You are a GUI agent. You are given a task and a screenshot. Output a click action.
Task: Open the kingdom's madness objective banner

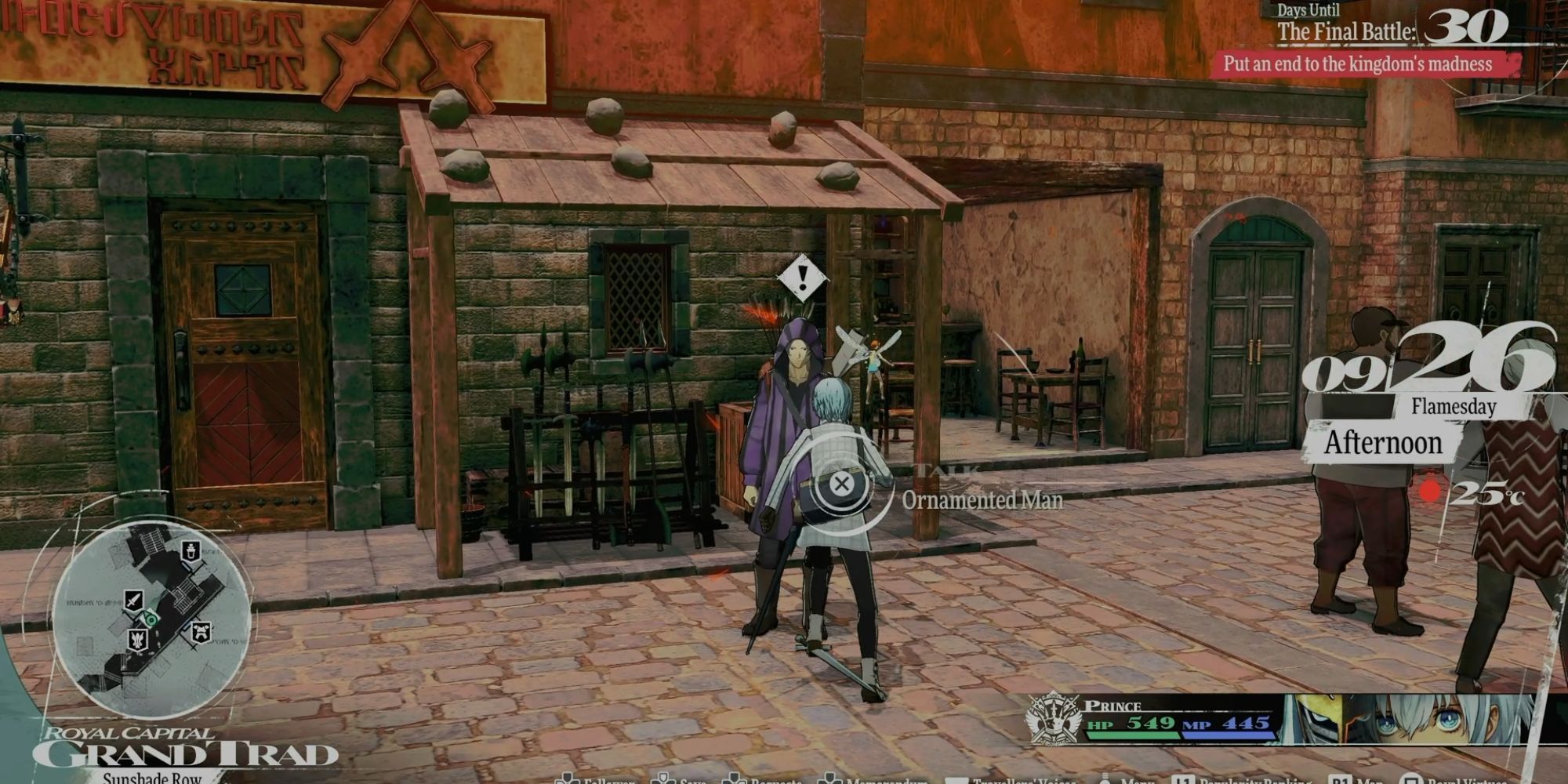pos(1364,64)
